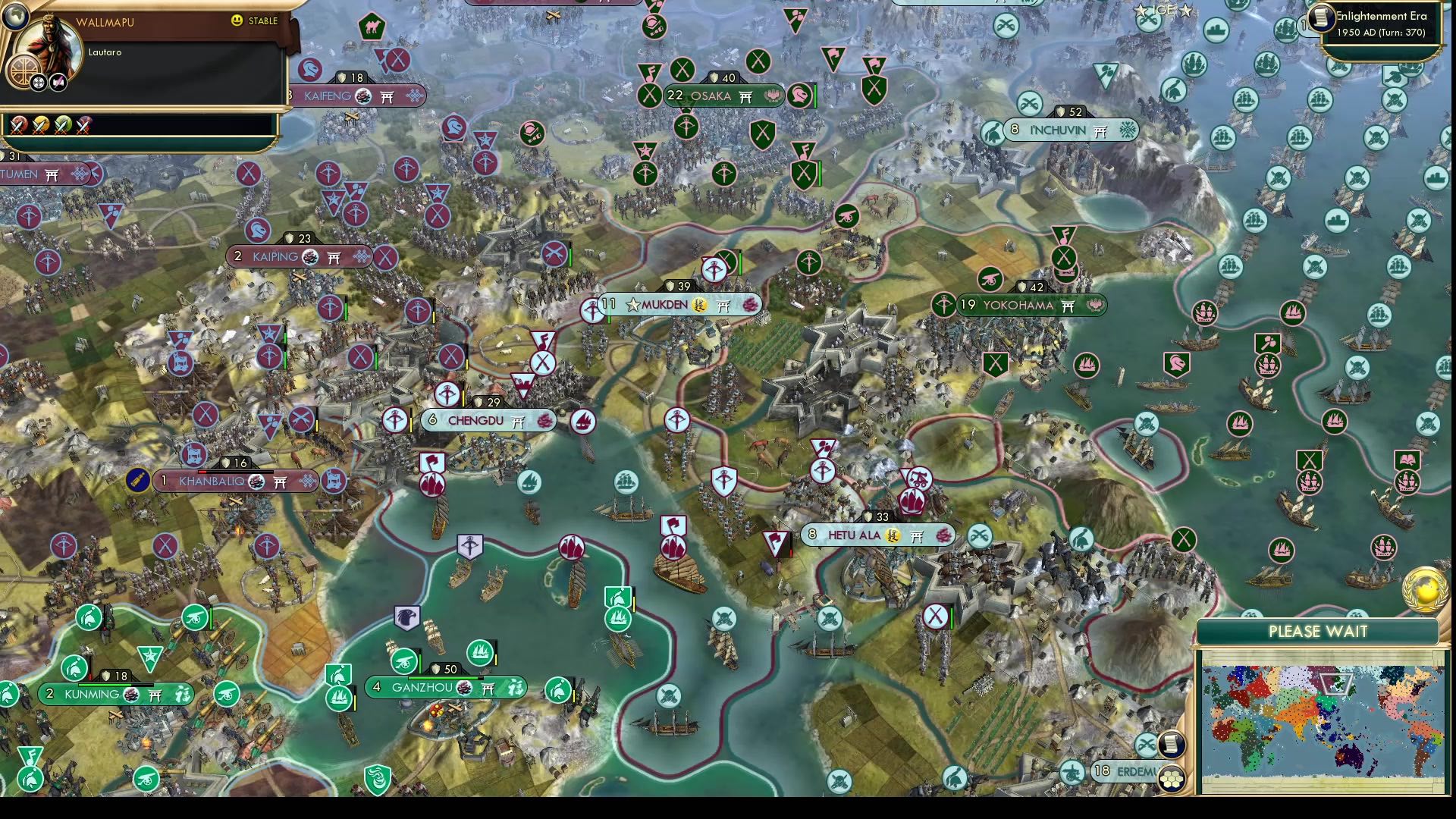Click the red crossed-swords war icon under the leader panel
1456x819 pixels.
pos(20,126)
